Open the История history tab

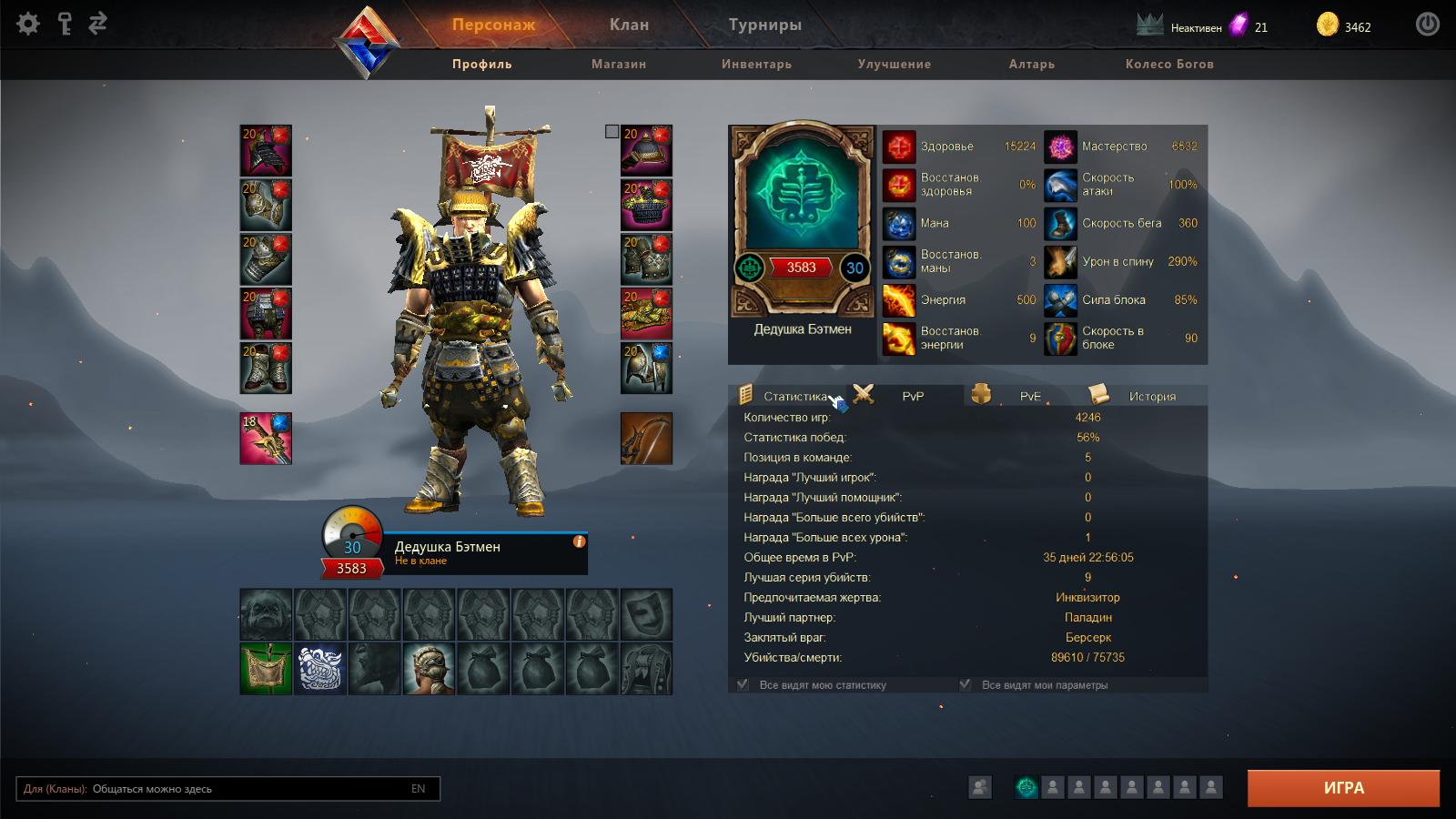(x=1151, y=396)
